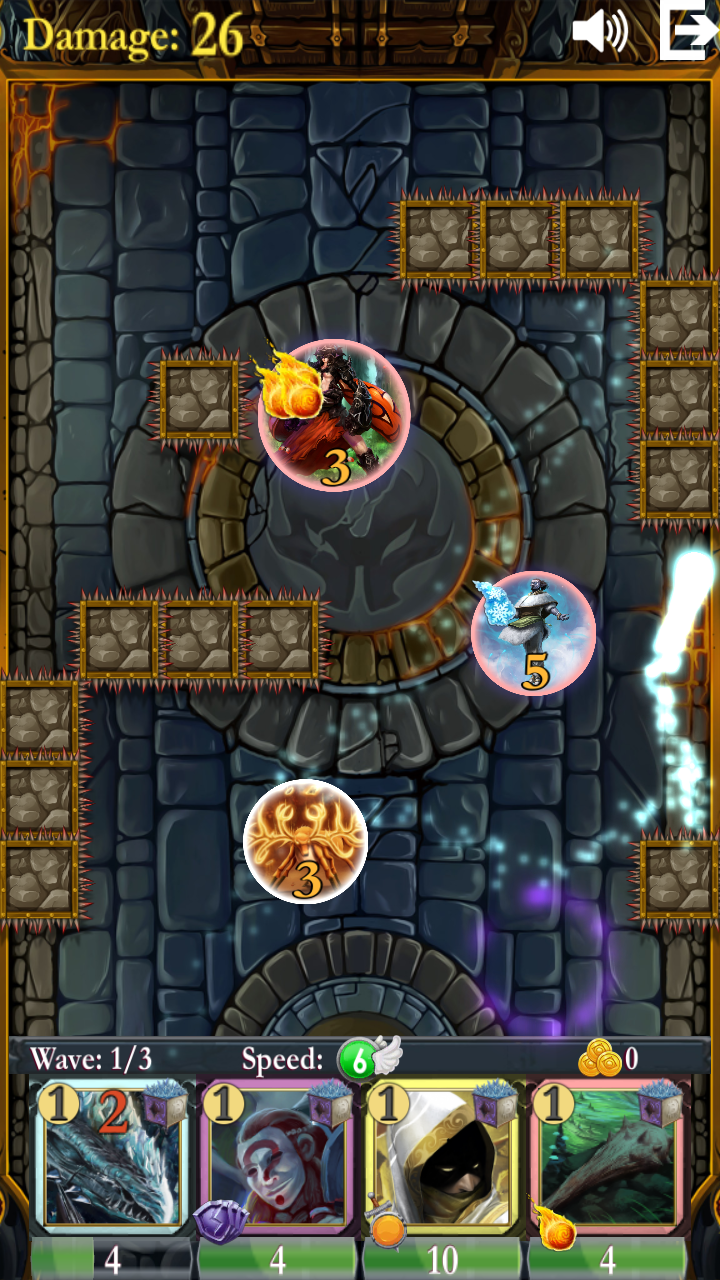720x1280 pixels.
Task: Pick the white hooded assassin card
Action: (442, 1160)
